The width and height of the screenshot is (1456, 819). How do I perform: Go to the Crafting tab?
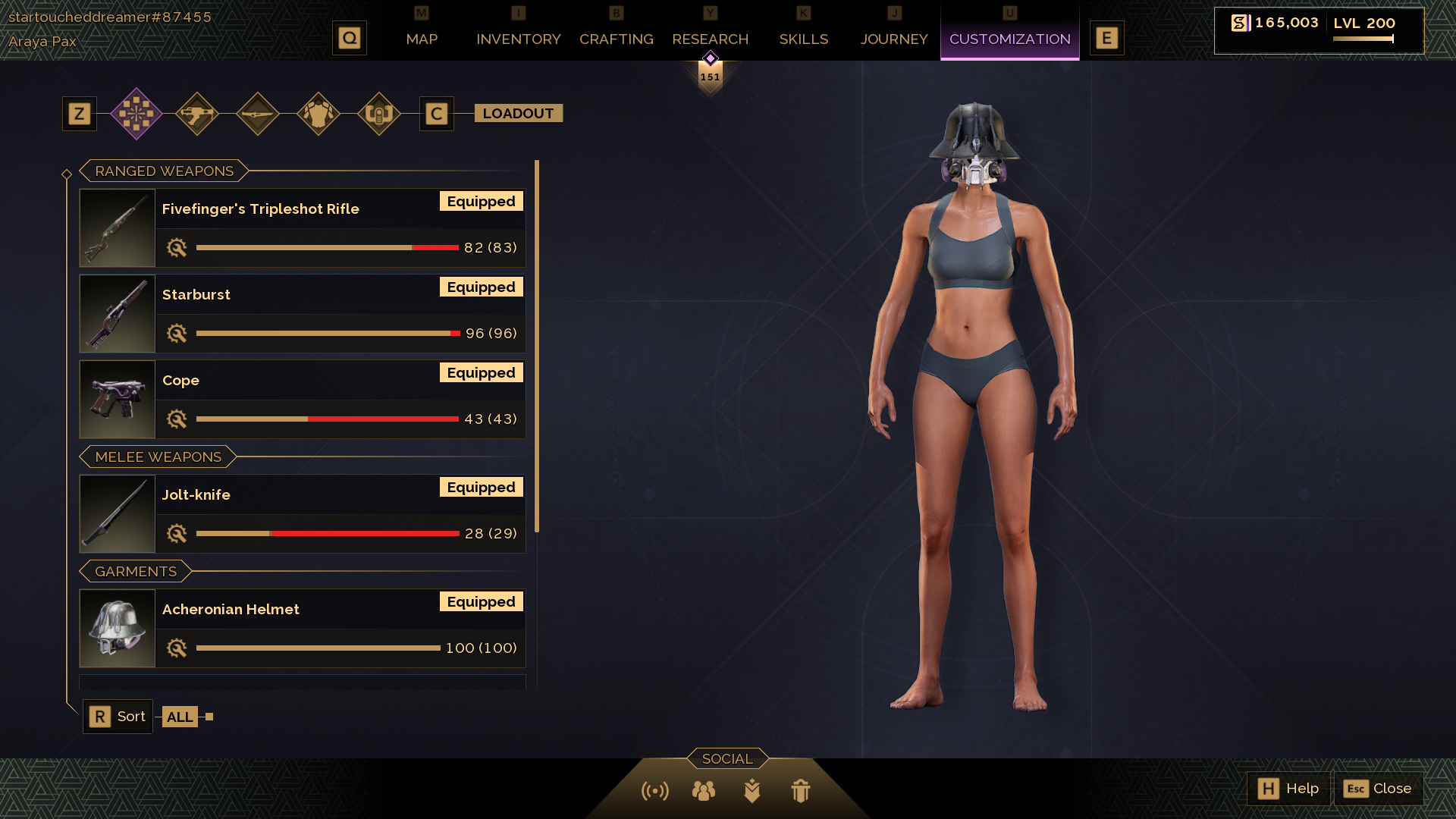pyautogui.click(x=616, y=39)
